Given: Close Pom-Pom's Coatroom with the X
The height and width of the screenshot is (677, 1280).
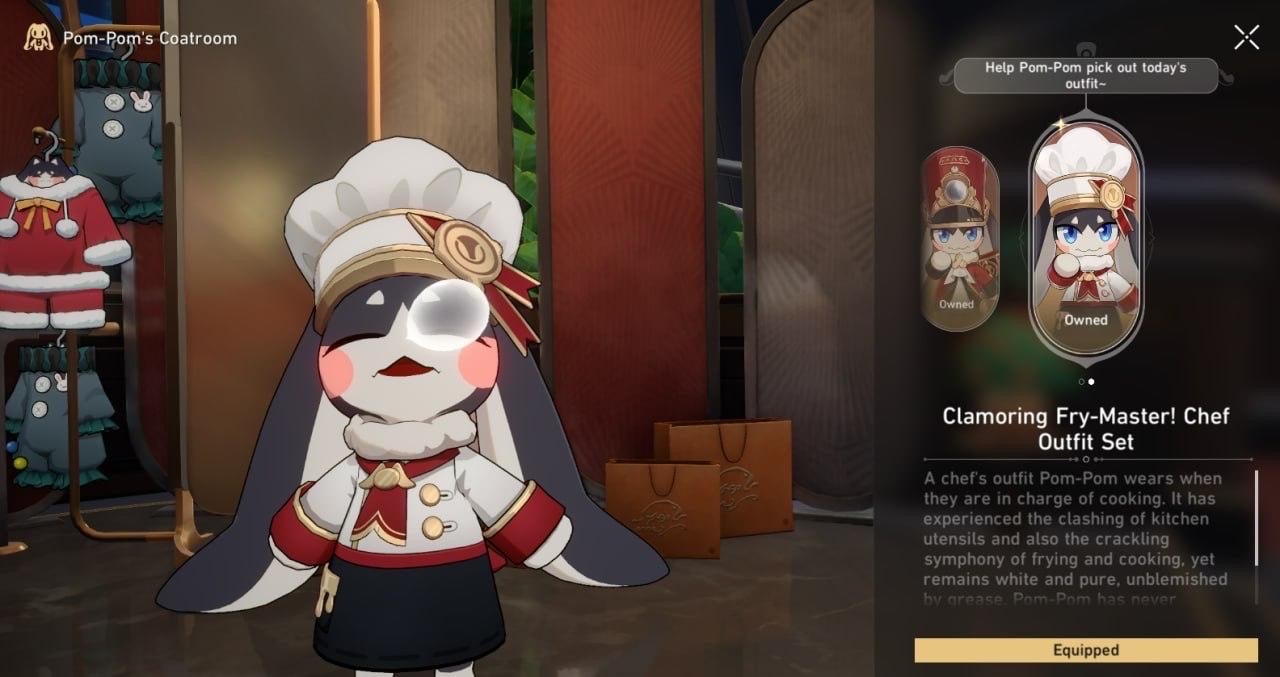Looking at the screenshot, I should (1246, 38).
